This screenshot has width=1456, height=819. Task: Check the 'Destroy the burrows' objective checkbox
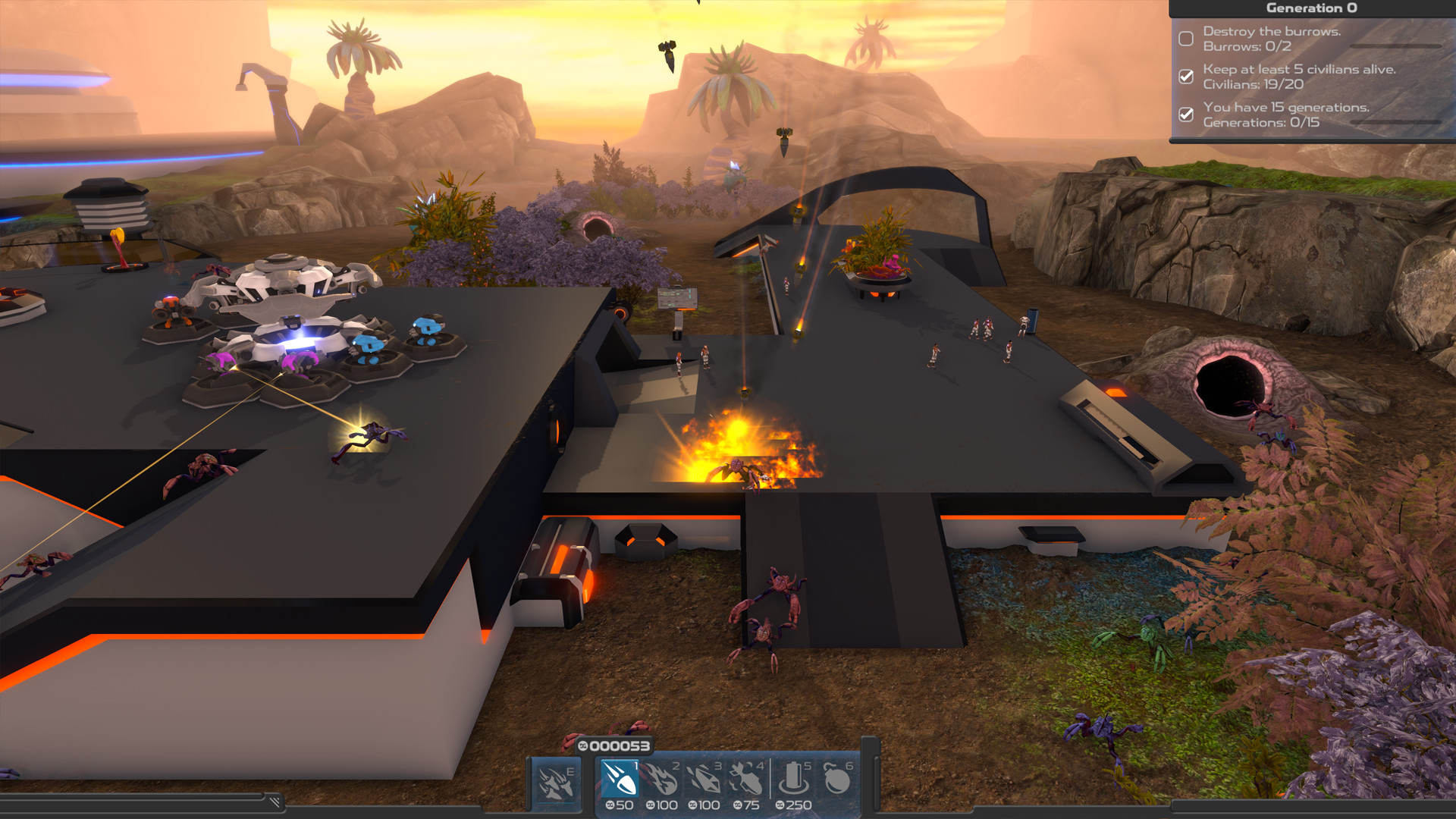pos(1187,39)
